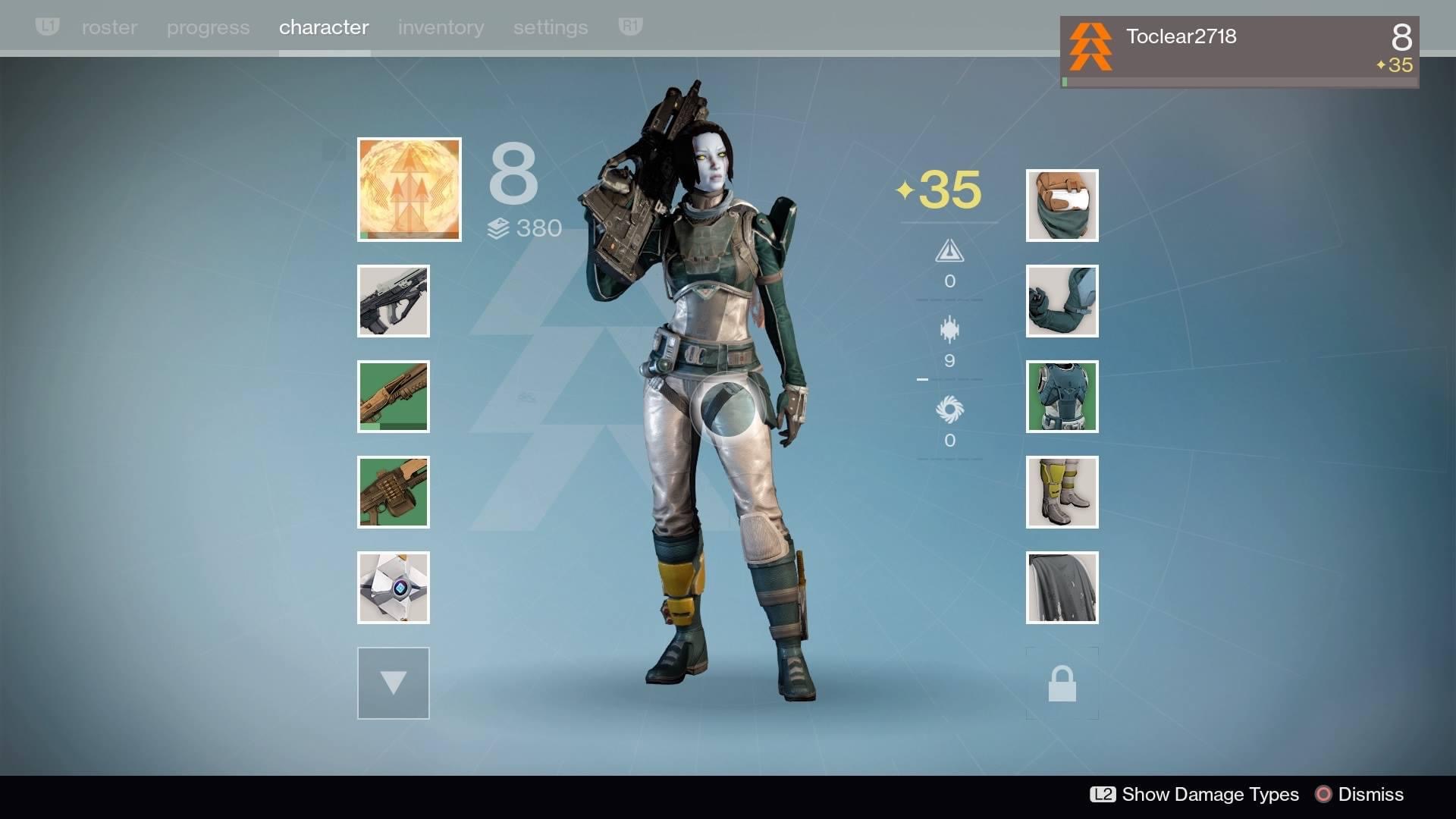Choose the shotgun special weapon slot
1456x819 pixels.
393,397
